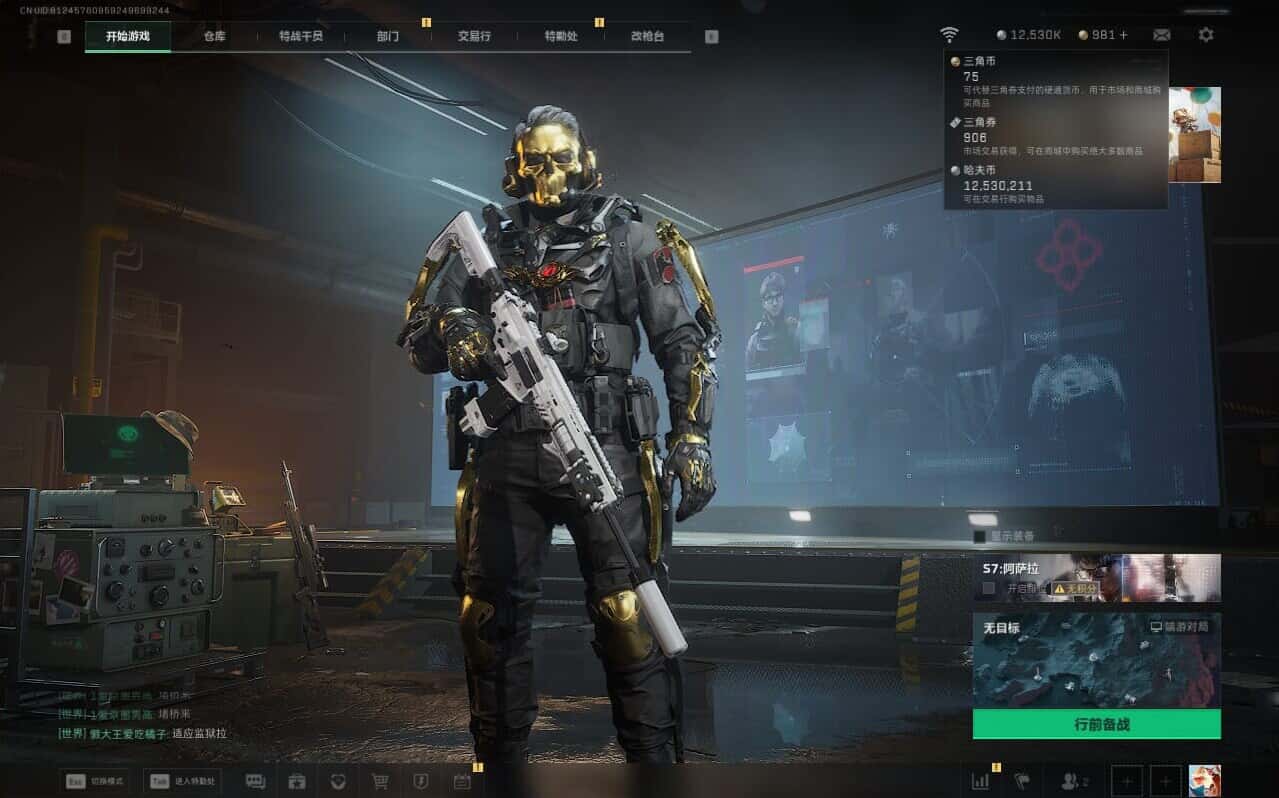Go to the 交易行 trading tab
The width and height of the screenshot is (1279, 798).
474,36
